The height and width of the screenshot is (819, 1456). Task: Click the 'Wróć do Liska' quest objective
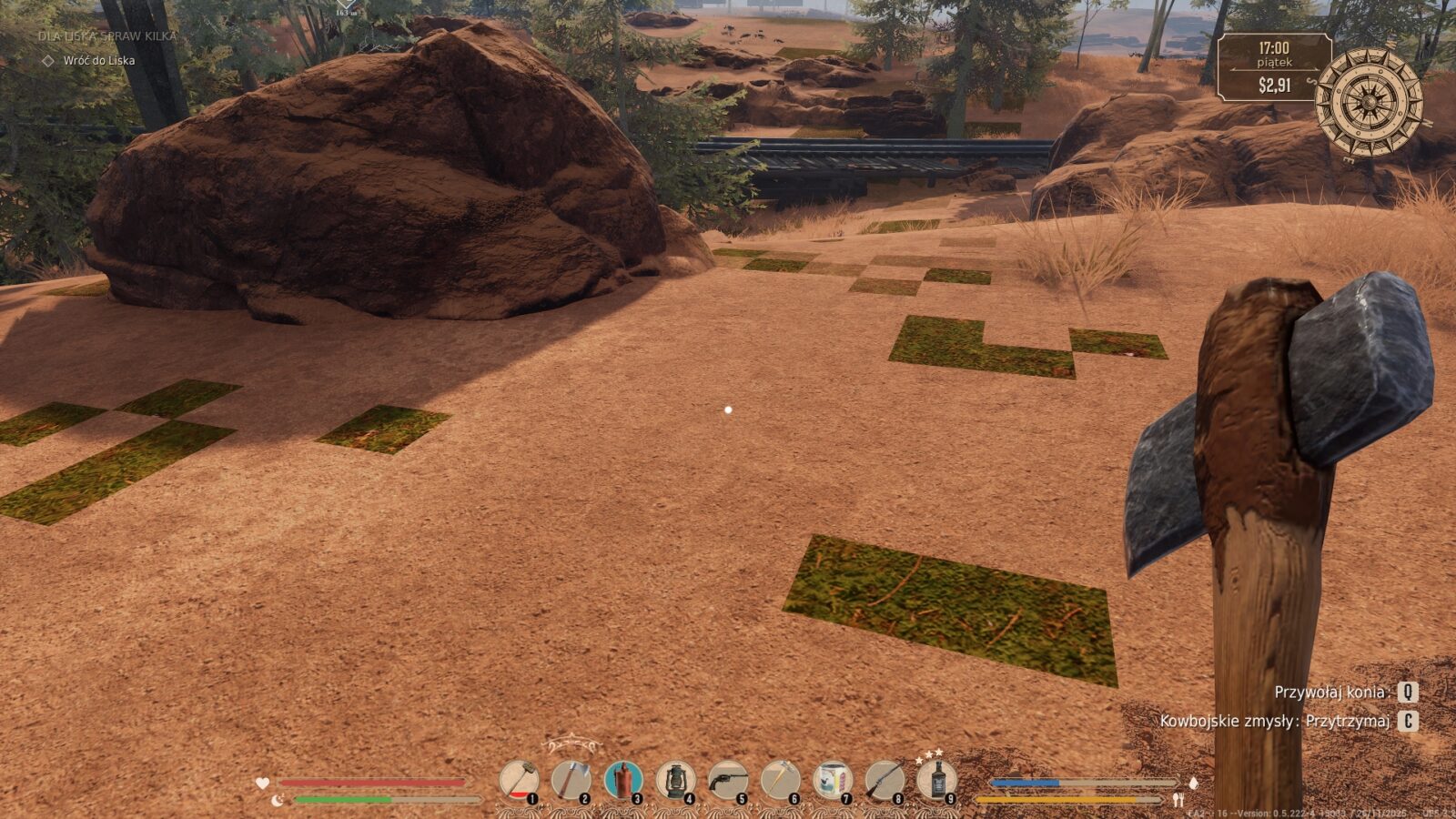98,61
